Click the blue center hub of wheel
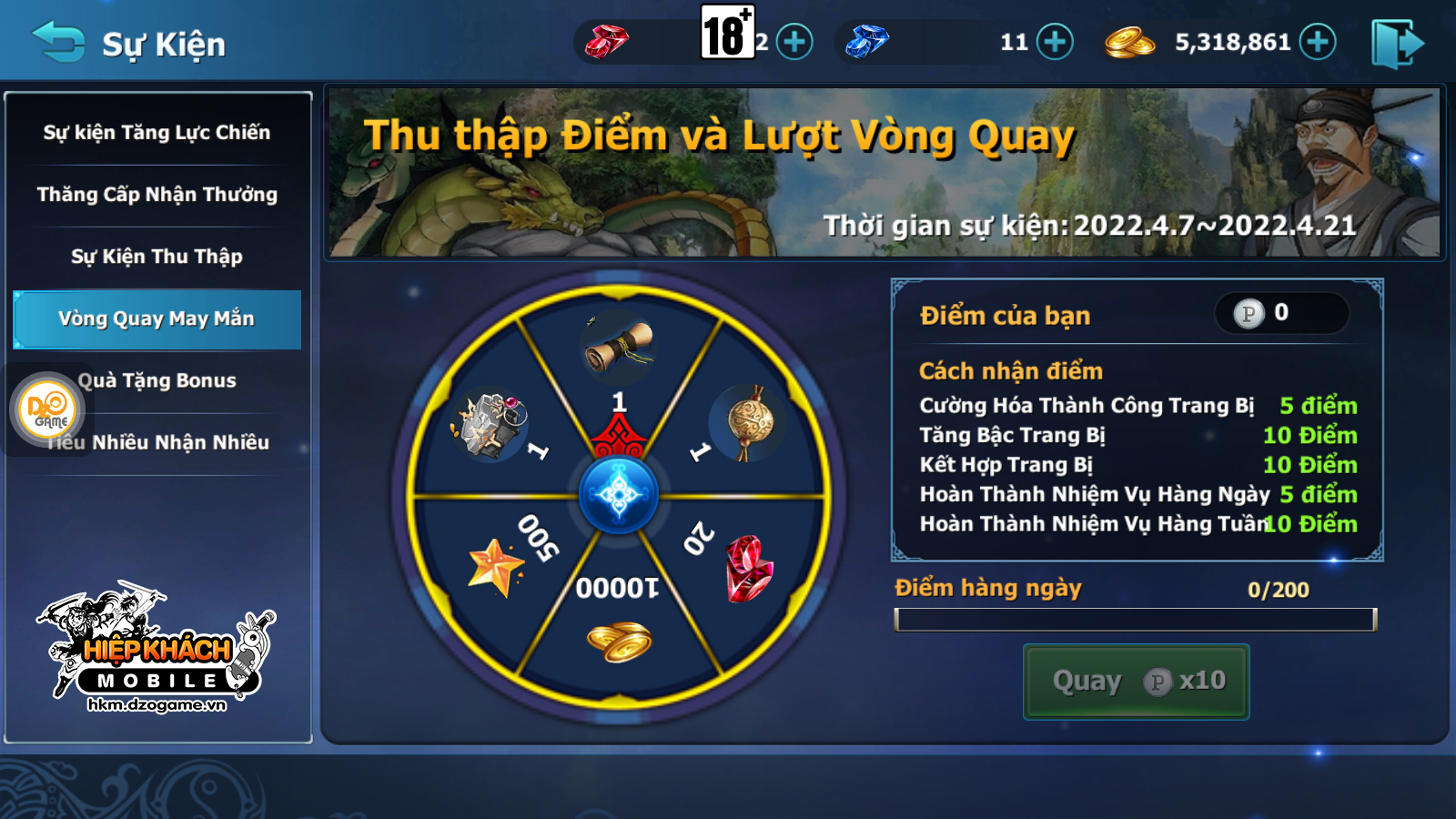Screen dimensions: 1456x819 619,495
